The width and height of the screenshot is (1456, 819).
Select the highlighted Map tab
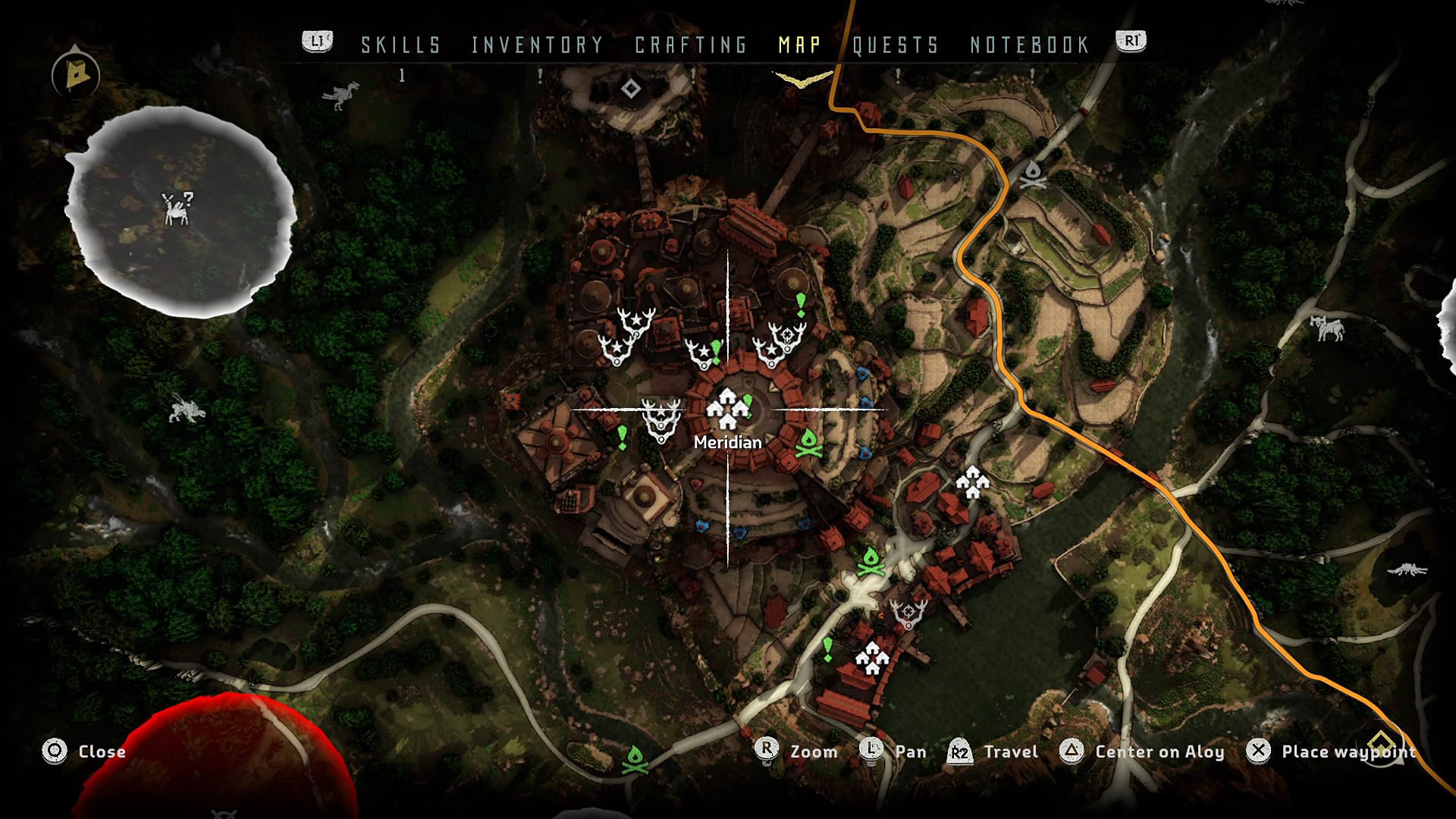pos(799,45)
